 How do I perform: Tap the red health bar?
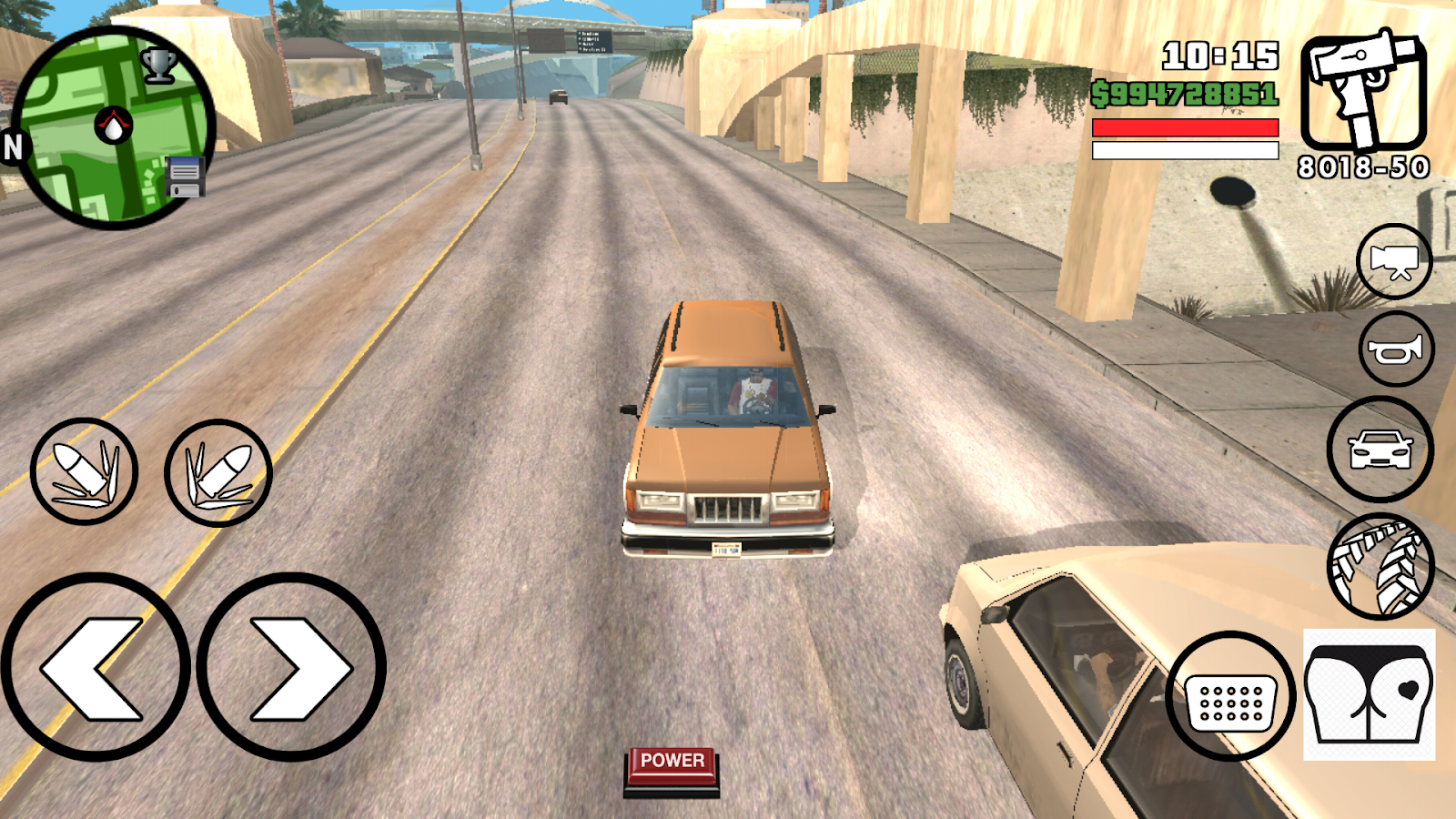click(x=1183, y=127)
